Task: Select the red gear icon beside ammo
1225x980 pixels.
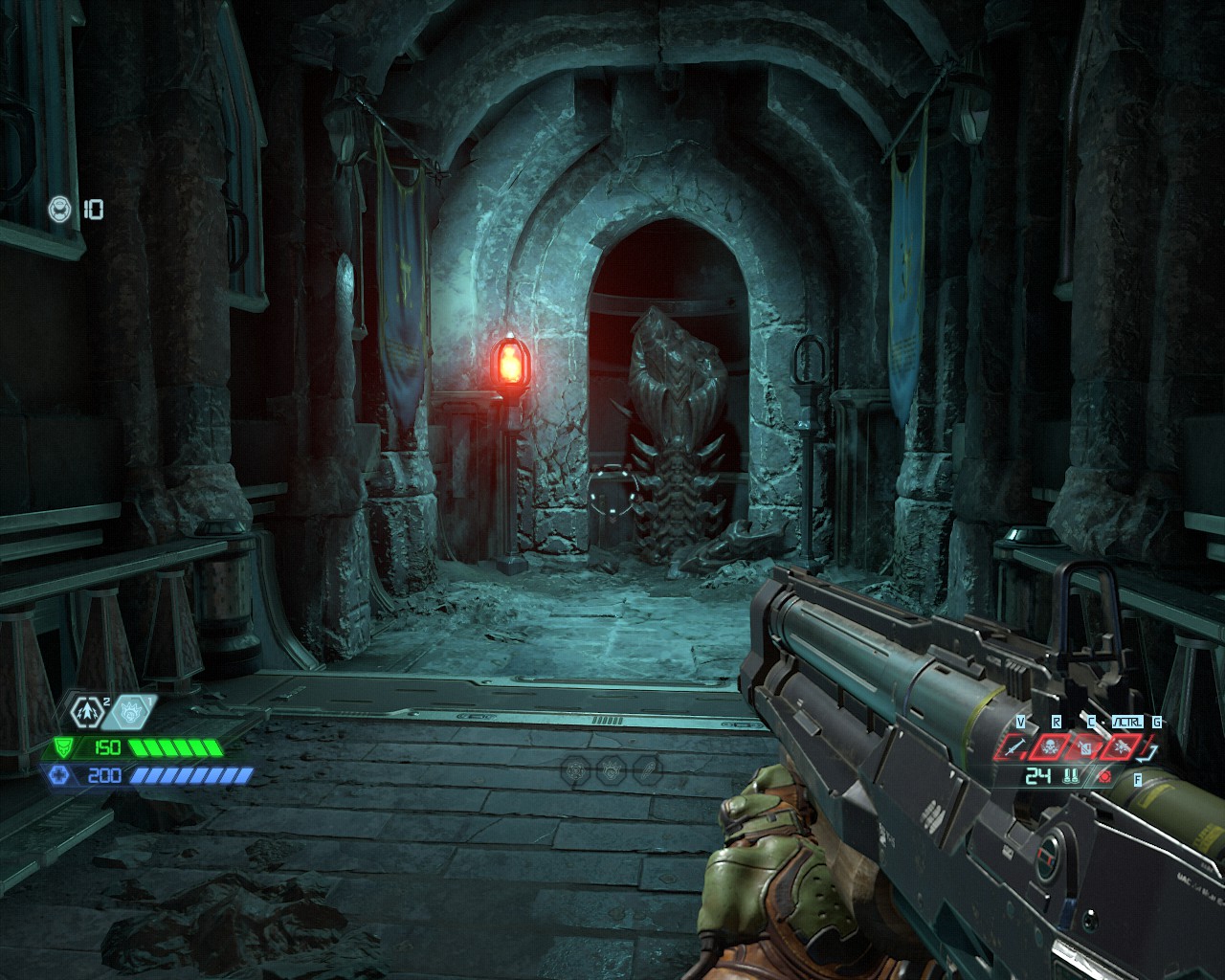Action: 1106,776
